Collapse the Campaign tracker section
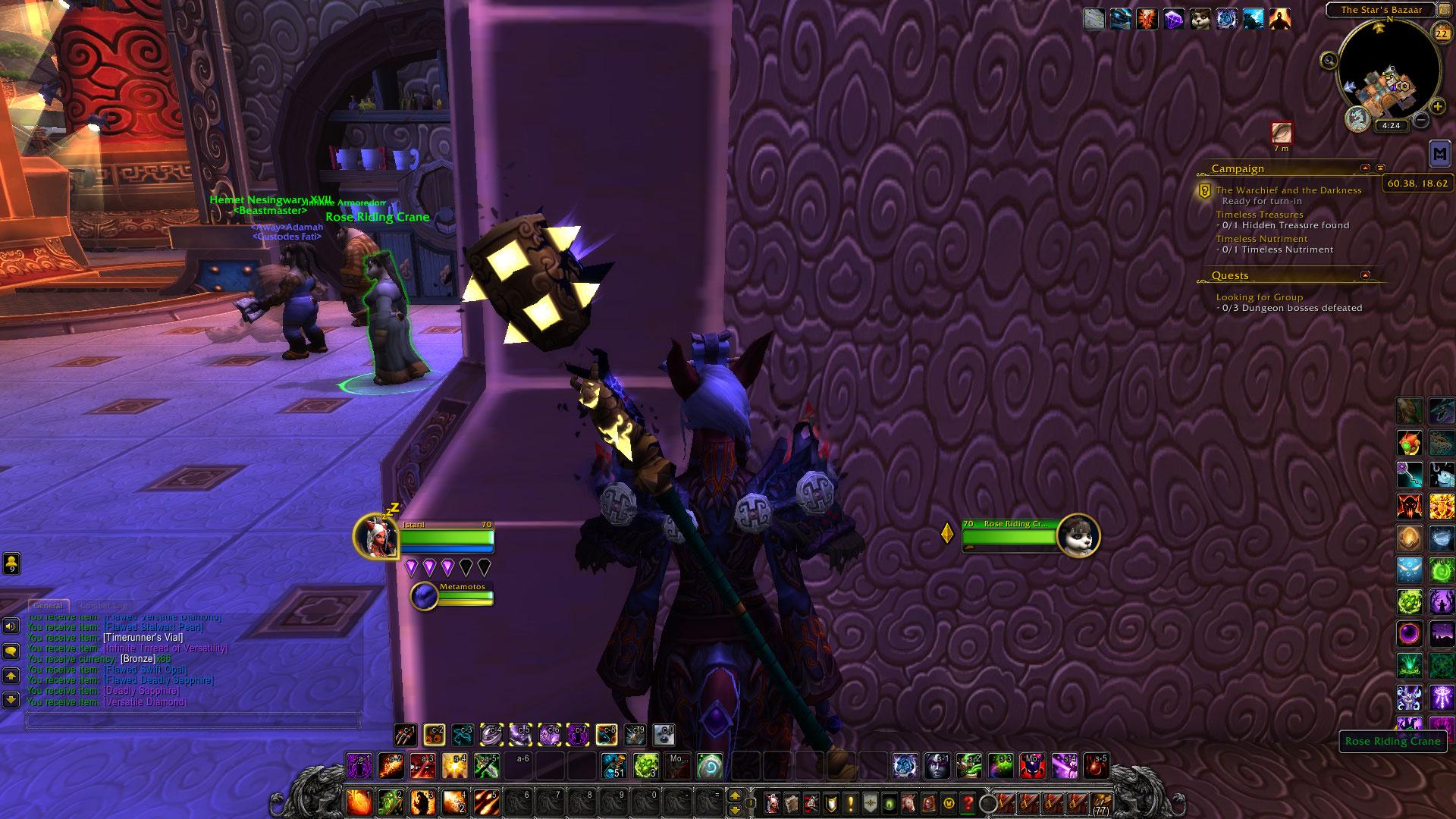 (x=1366, y=168)
